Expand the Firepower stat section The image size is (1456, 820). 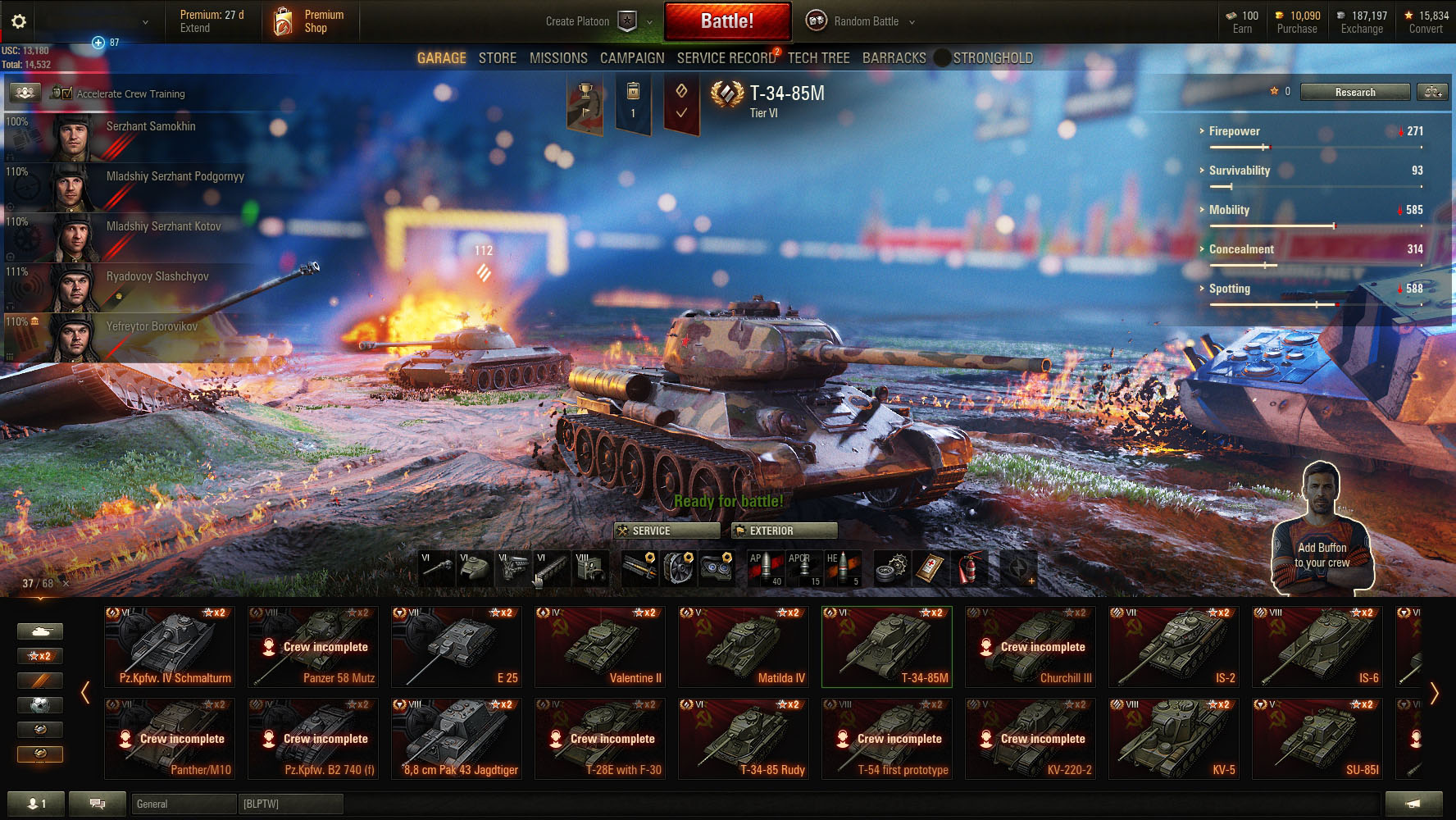point(1234,131)
